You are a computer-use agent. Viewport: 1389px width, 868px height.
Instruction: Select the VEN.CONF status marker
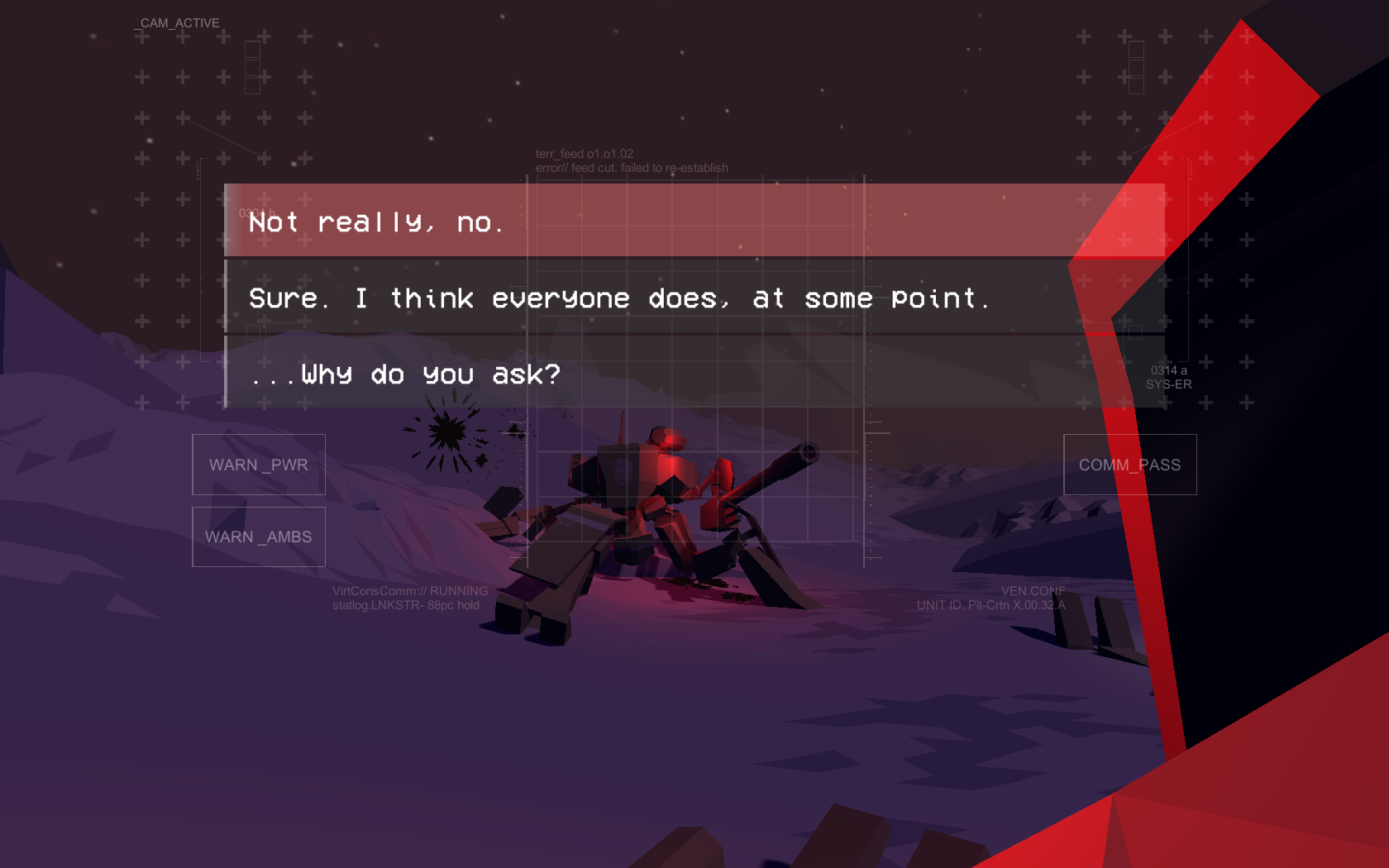(x=1032, y=590)
